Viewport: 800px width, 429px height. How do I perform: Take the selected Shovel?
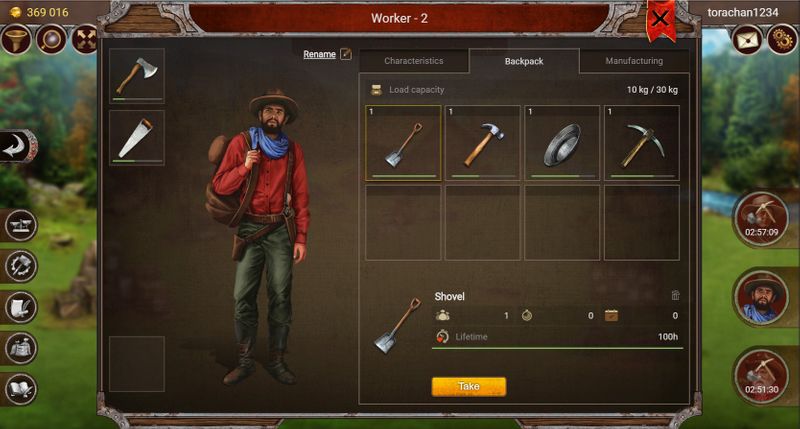pyautogui.click(x=468, y=386)
